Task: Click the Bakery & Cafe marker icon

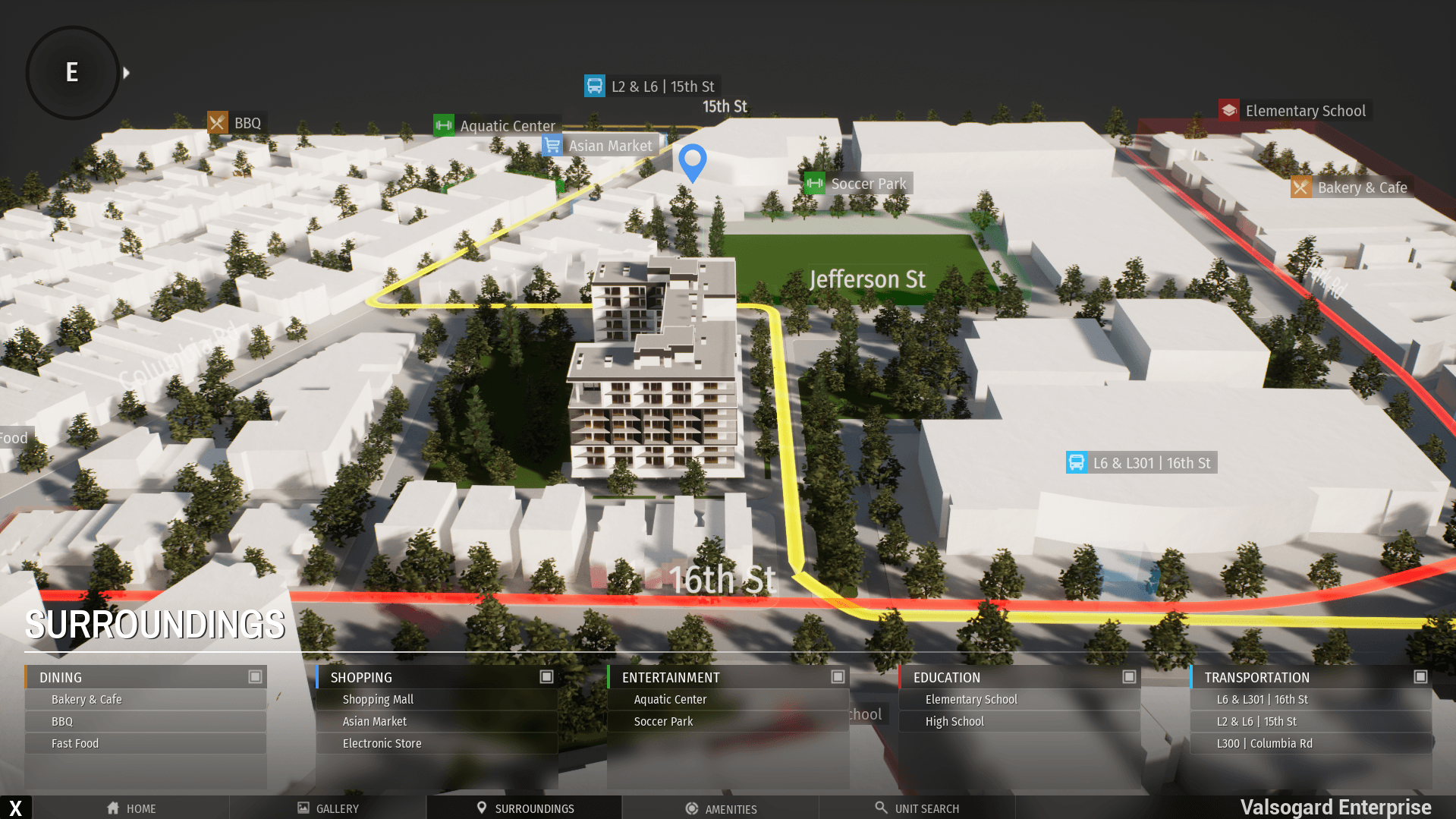Action: (x=1300, y=187)
